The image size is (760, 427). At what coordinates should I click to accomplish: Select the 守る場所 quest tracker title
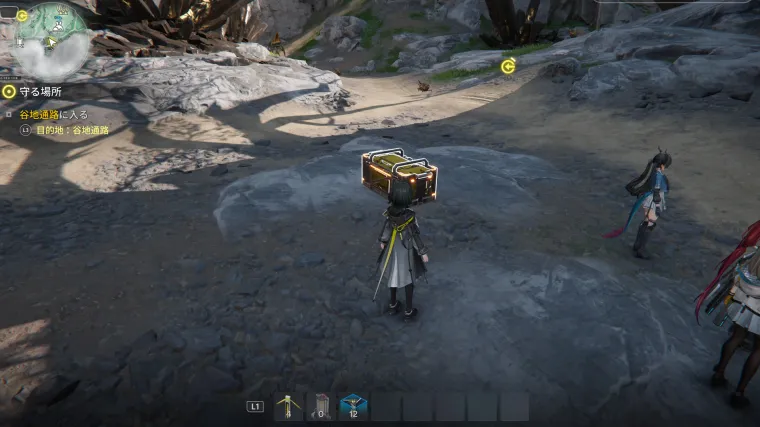coord(40,91)
